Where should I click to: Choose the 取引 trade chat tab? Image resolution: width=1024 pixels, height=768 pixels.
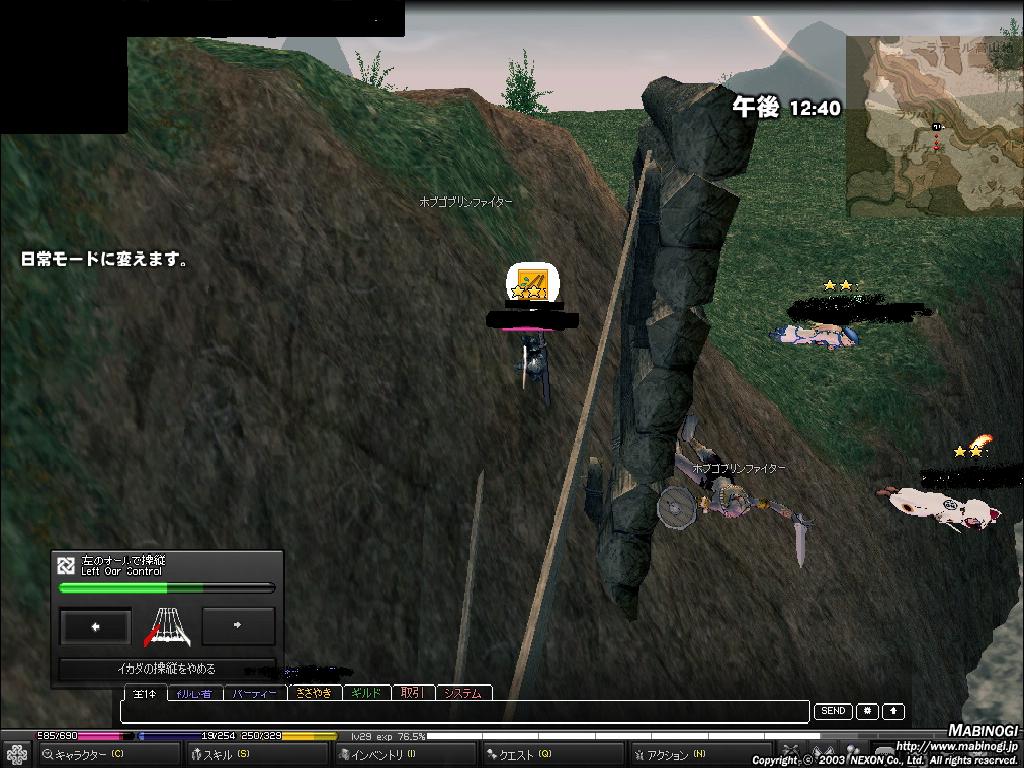412,693
